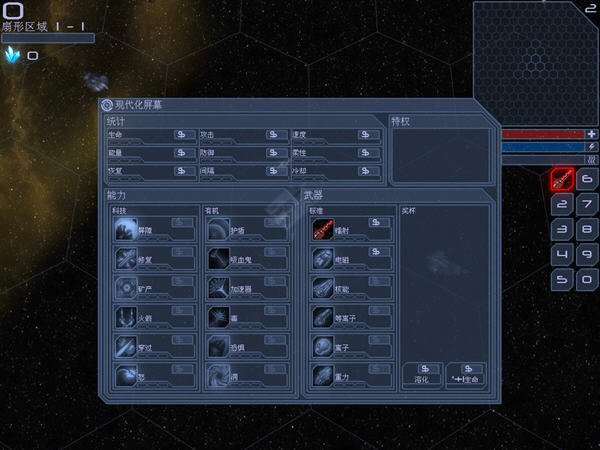Viewport: 600px width, 450px height.
Task: Pick the 恐惧 ability
Action: click(x=220, y=346)
